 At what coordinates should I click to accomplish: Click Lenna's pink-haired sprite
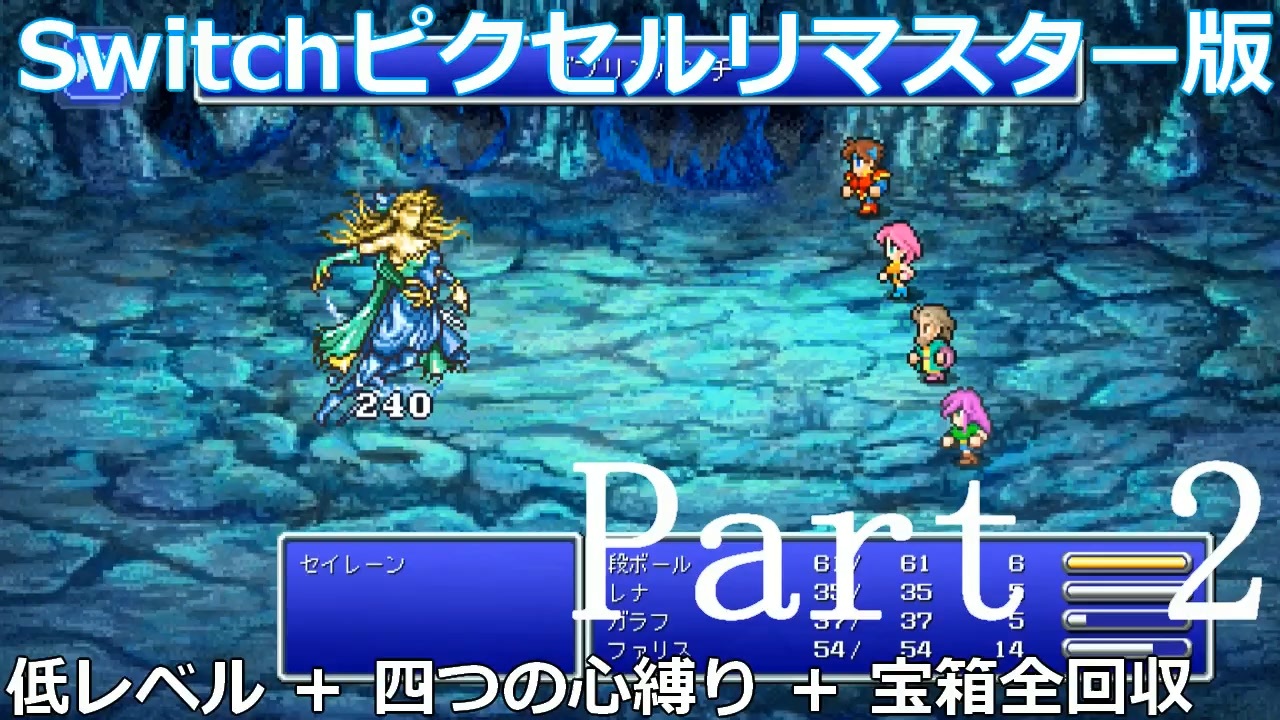(x=895, y=255)
